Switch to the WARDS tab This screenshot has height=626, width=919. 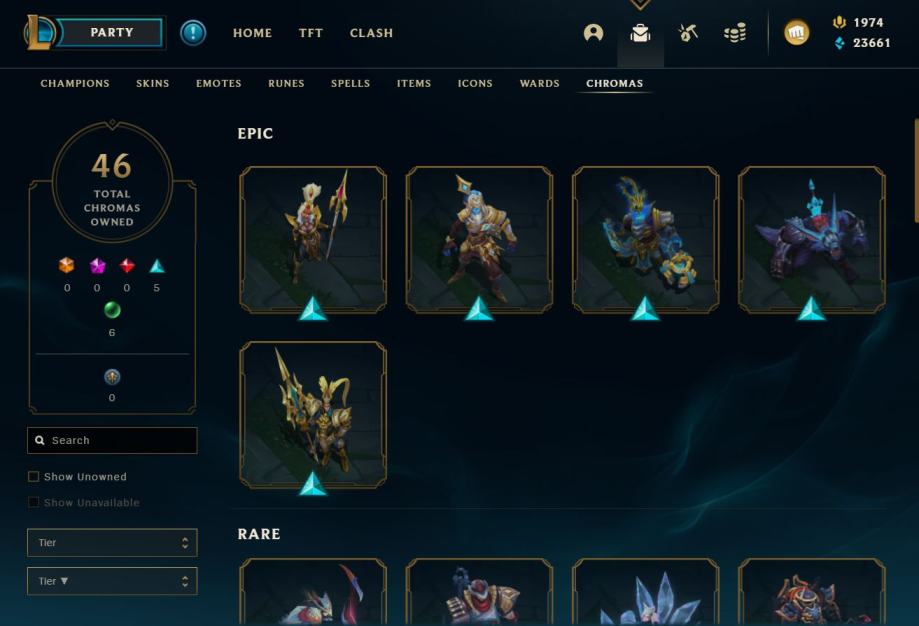click(539, 84)
